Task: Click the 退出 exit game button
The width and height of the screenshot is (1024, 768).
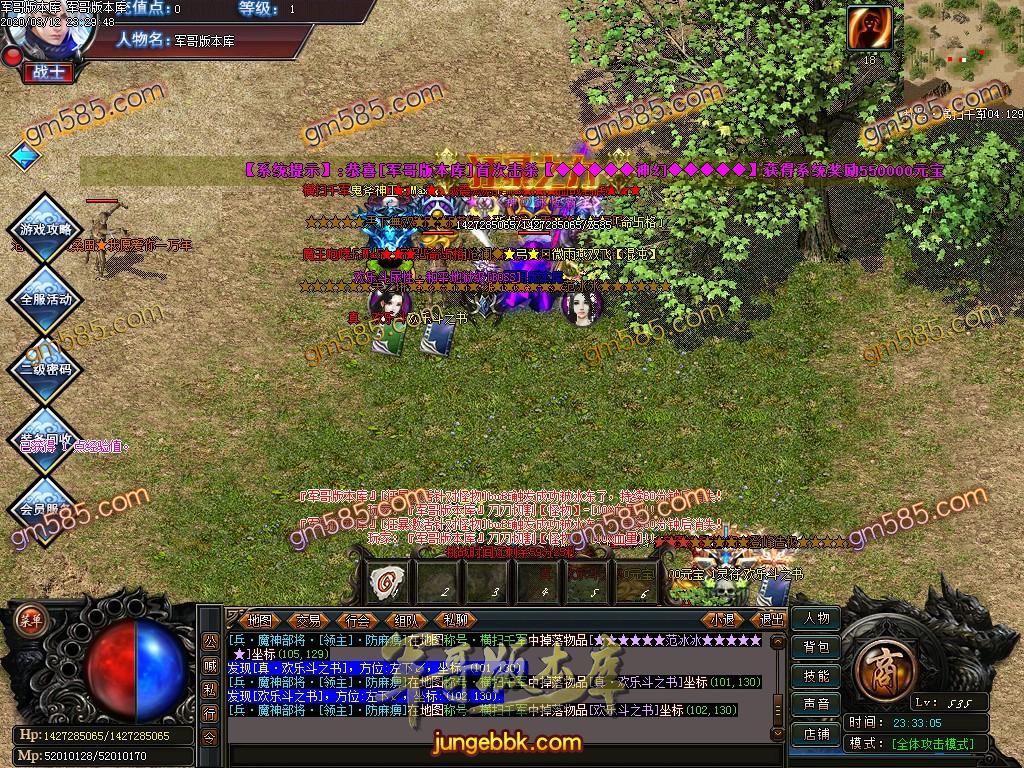Action: pos(771,620)
